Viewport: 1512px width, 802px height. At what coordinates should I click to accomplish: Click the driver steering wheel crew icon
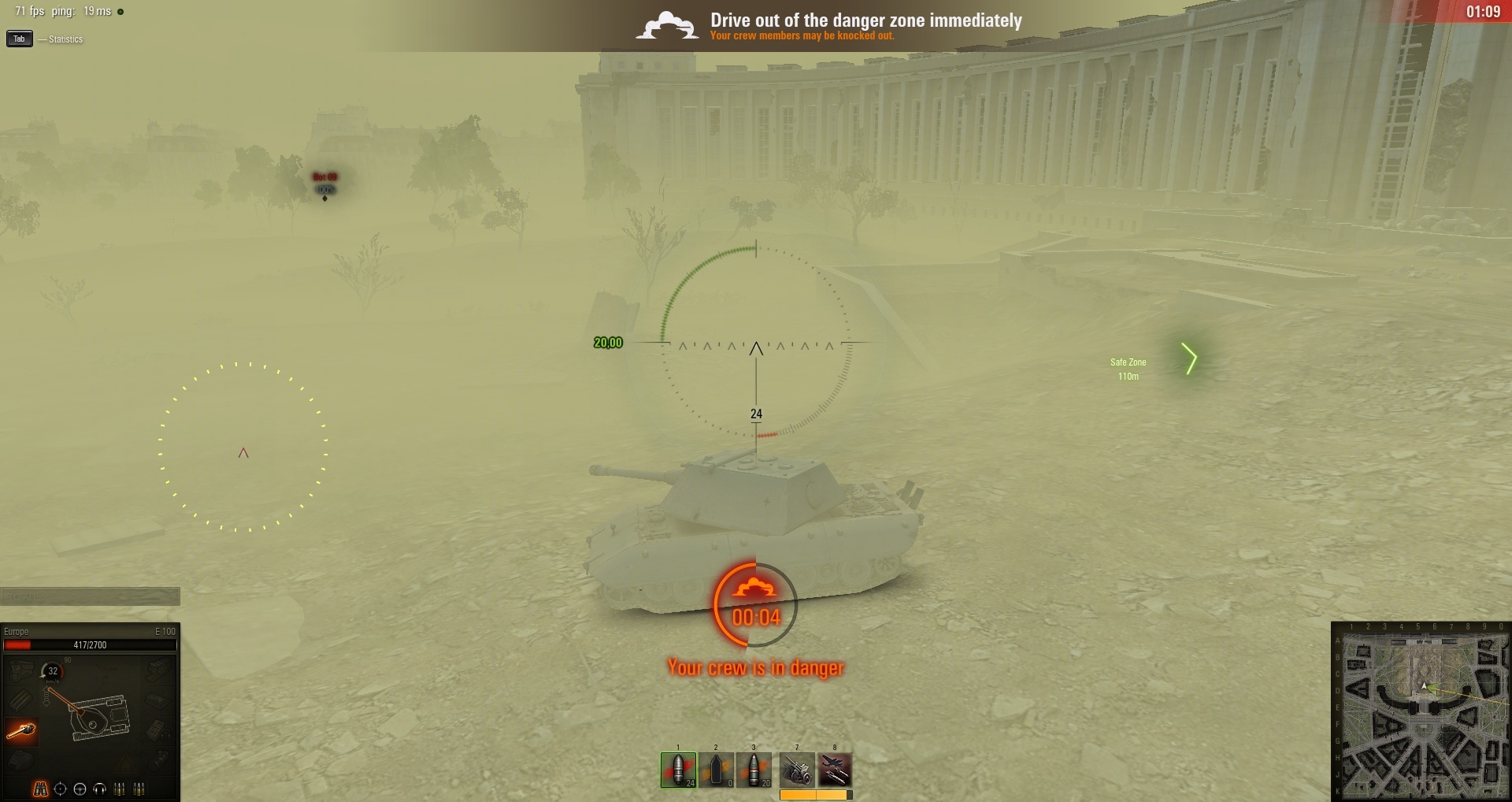(80, 789)
